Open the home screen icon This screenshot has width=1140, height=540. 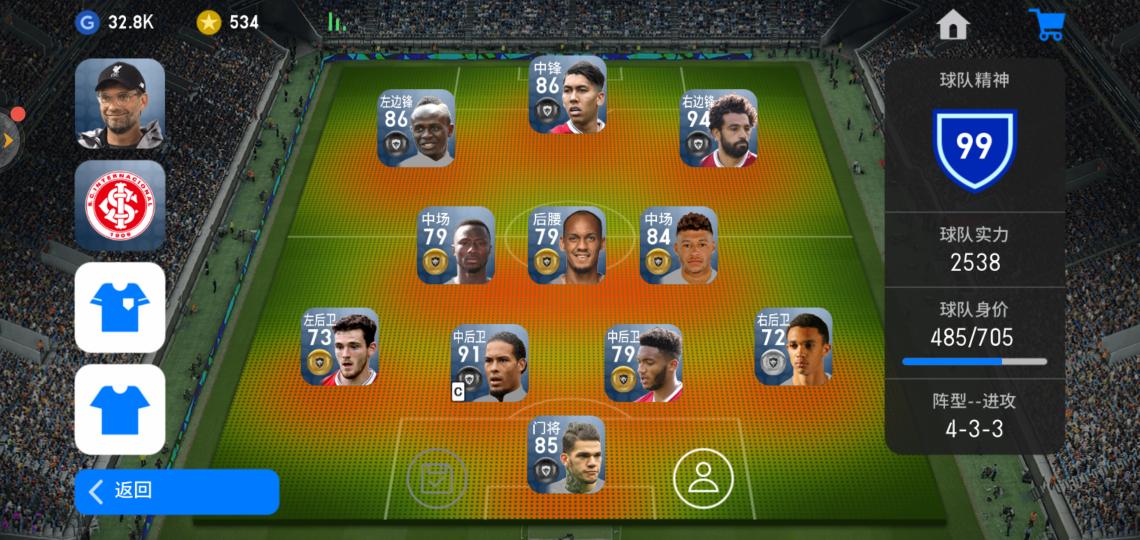pos(953,25)
